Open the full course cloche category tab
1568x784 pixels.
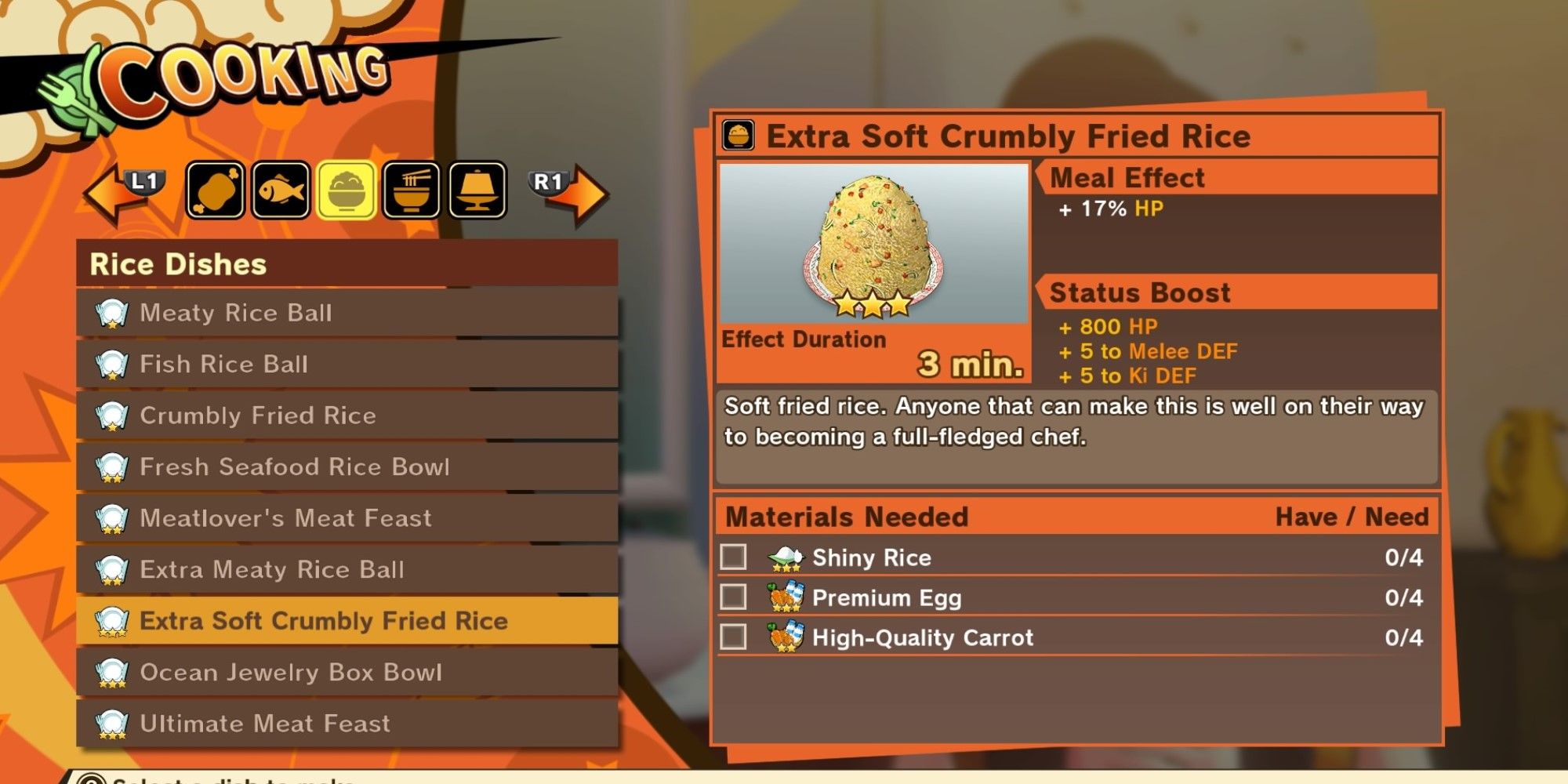pos(478,191)
